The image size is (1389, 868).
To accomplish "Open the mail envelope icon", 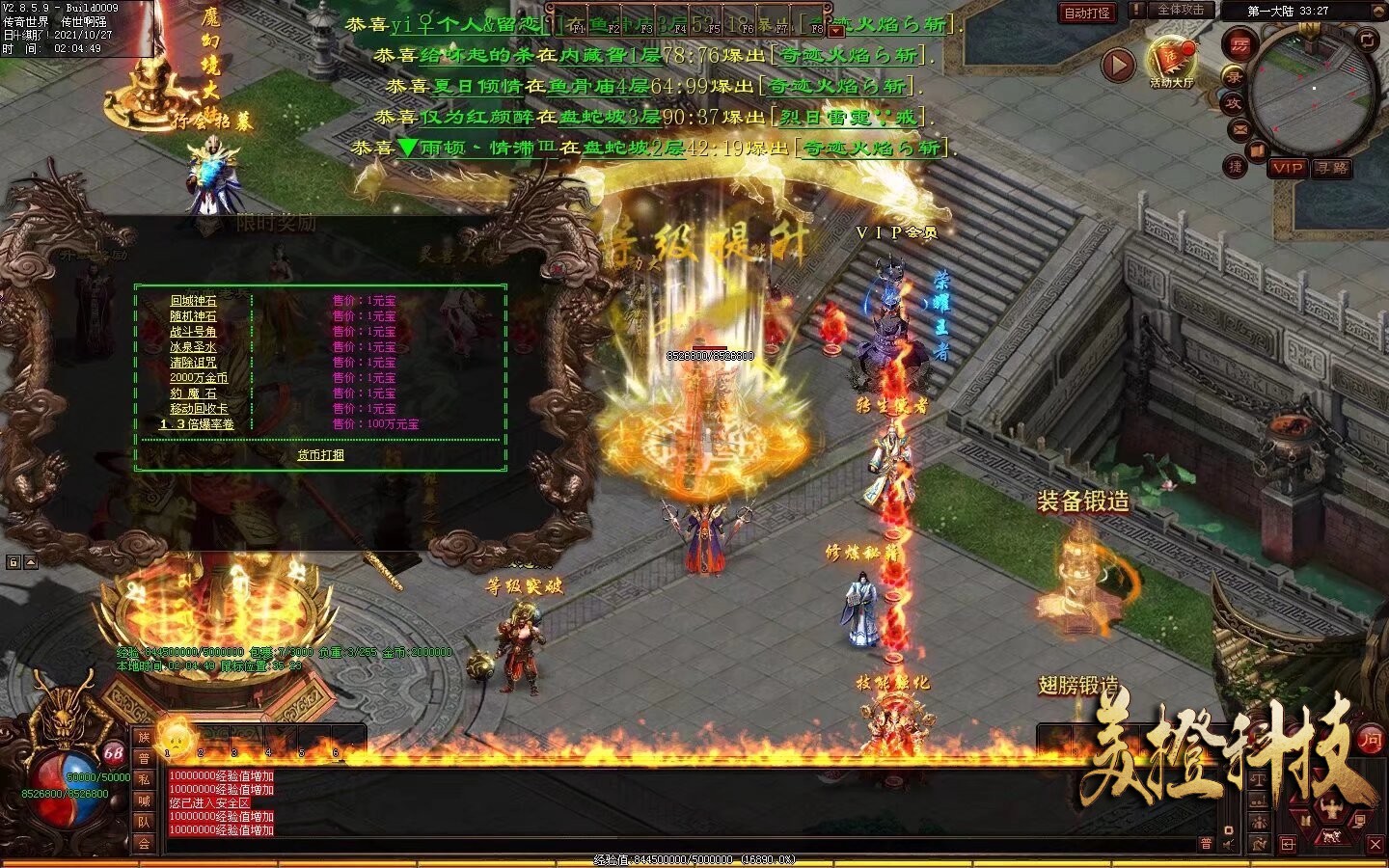I will pyautogui.click(x=1239, y=128).
